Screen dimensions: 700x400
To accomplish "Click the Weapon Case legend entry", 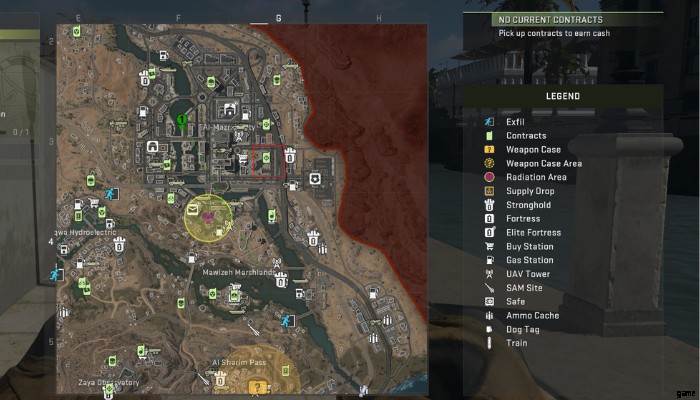I will pyautogui.click(x=532, y=150).
